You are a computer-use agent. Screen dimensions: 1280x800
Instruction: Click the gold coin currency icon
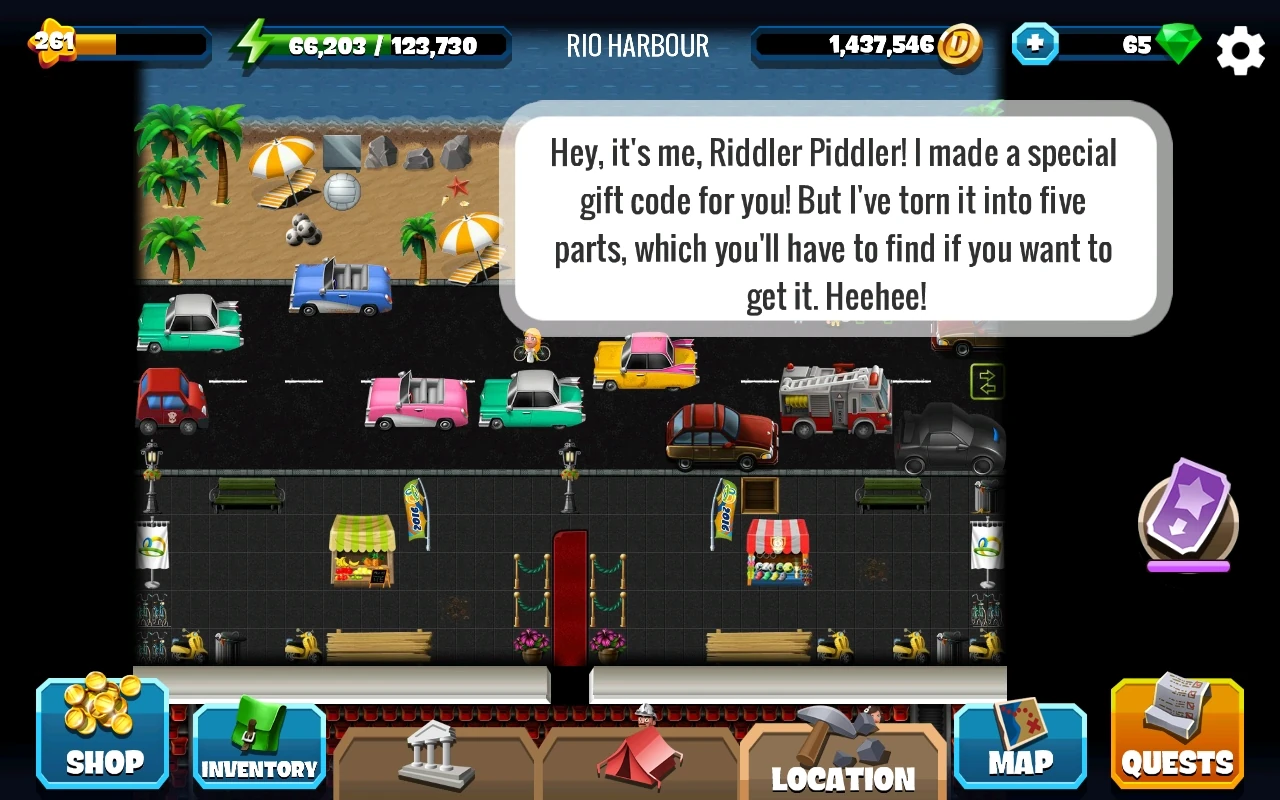coord(960,45)
